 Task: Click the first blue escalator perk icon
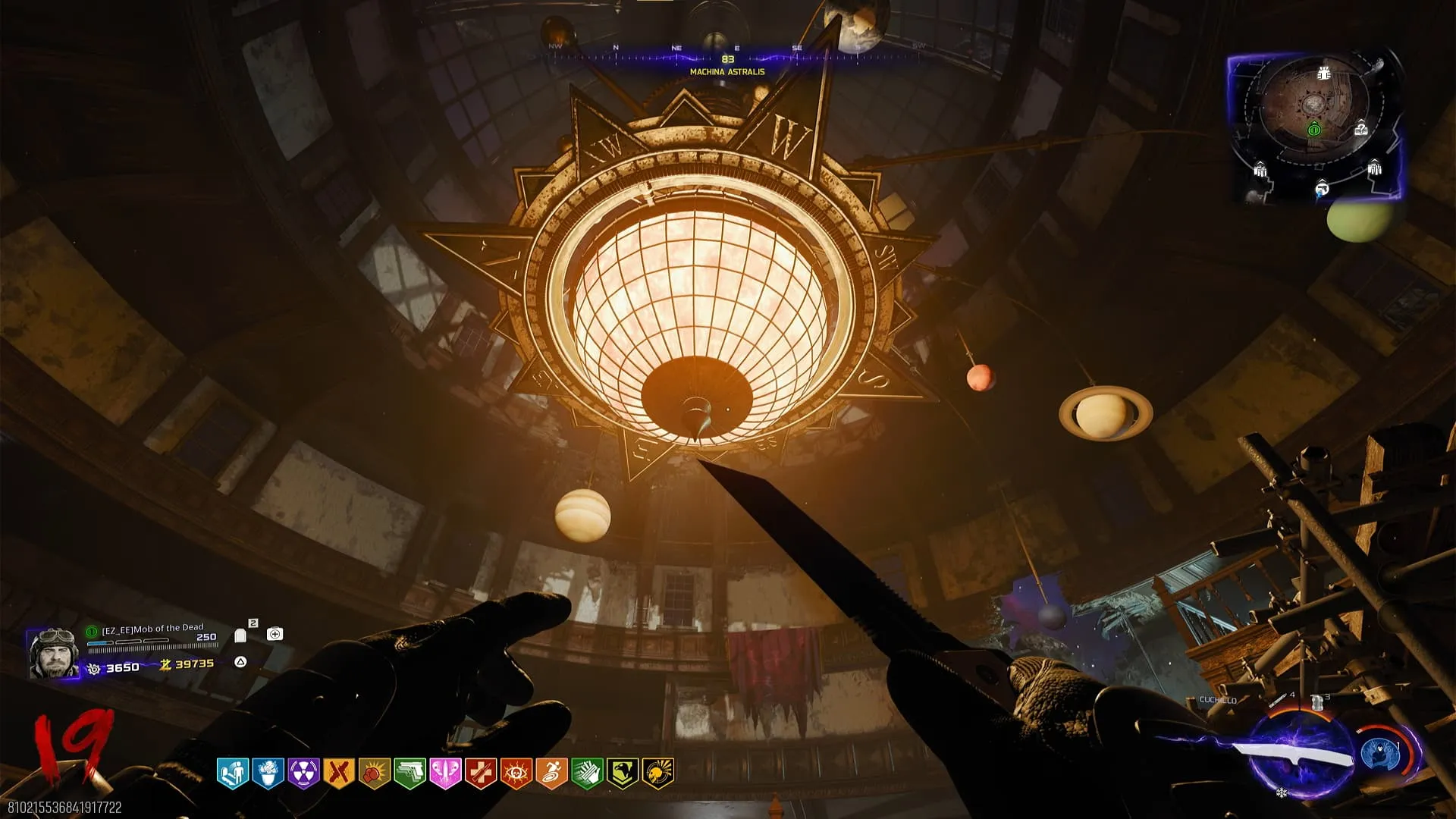click(232, 773)
